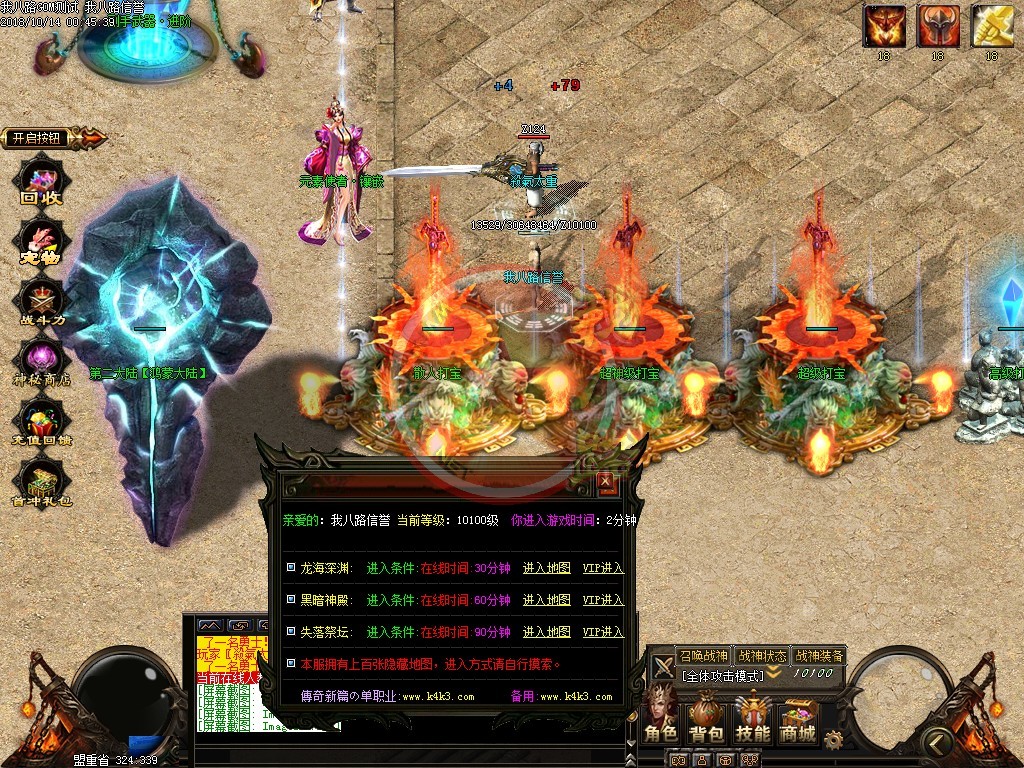This screenshot has width=1024, height=768.
Task: Open settings with the gear icon
Action: click(x=833, y=738)
